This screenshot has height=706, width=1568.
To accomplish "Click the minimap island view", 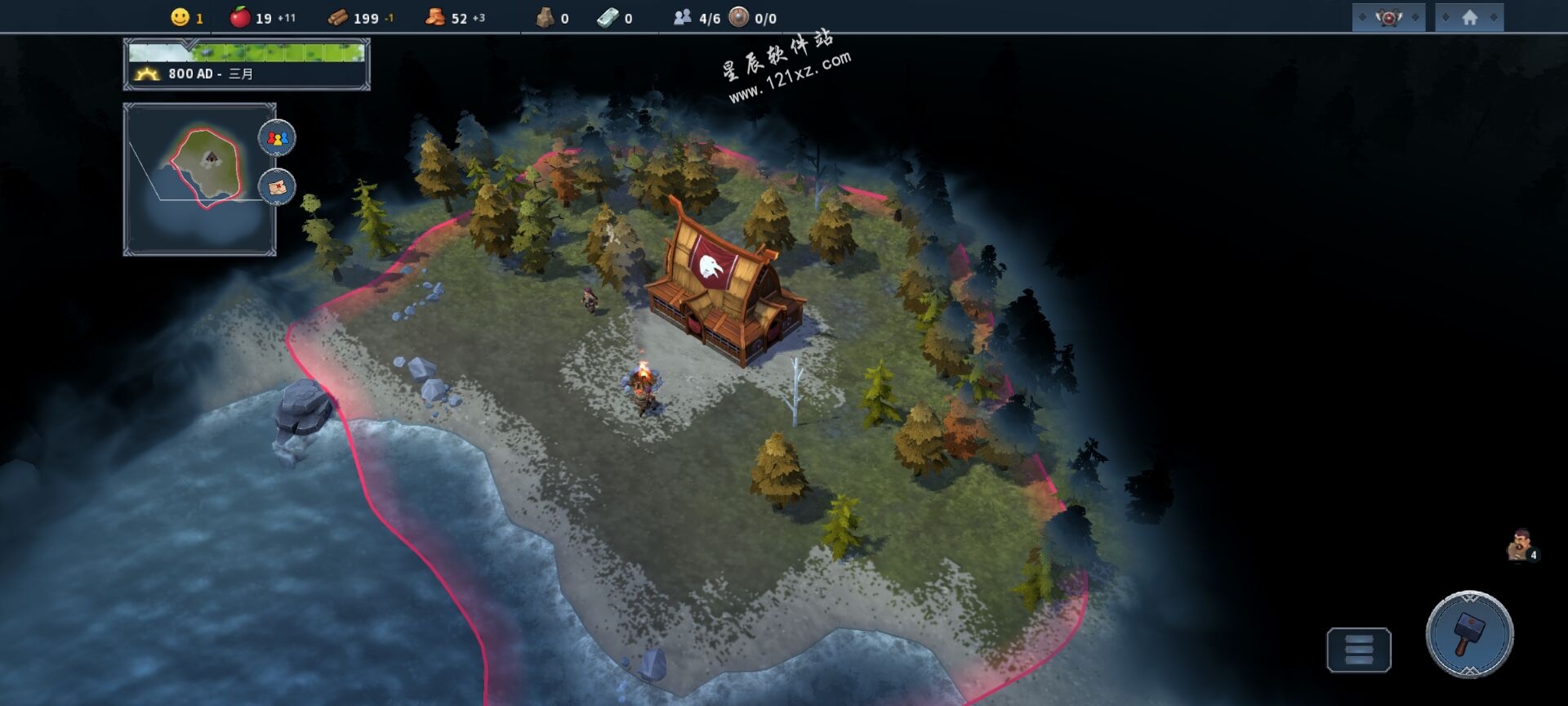I will 200,179.
